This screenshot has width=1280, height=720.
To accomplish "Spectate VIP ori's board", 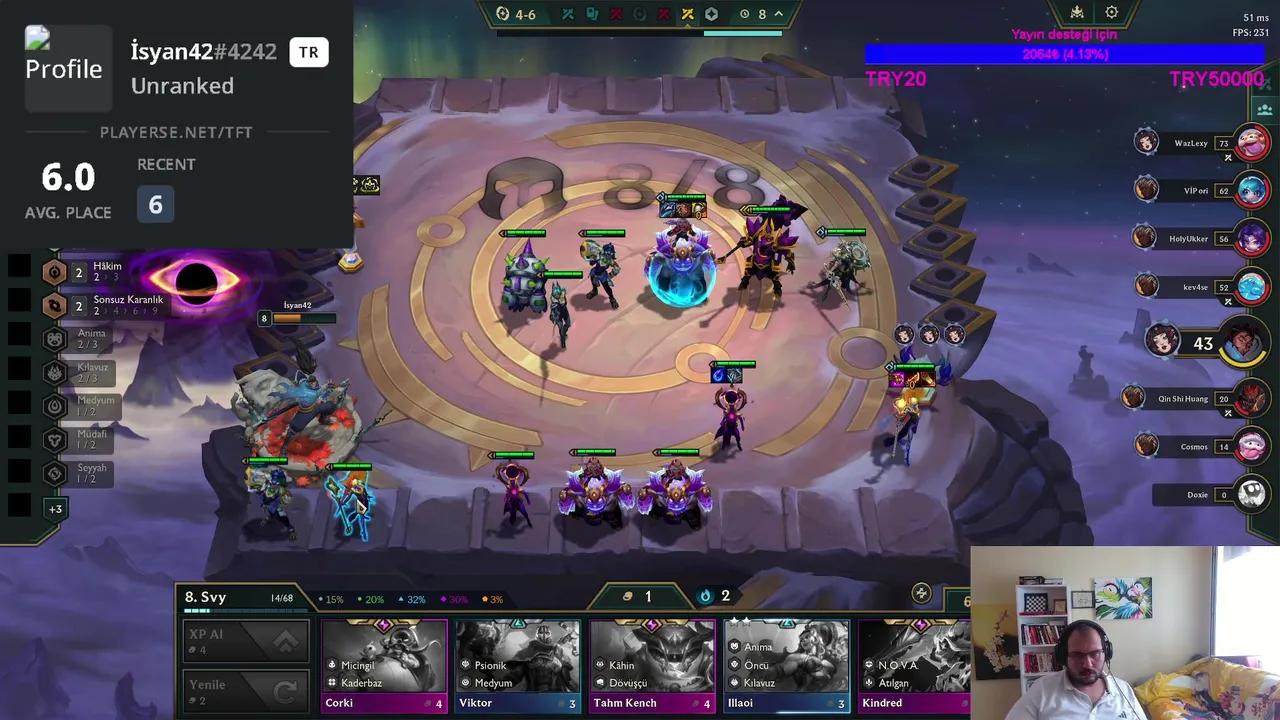I will 1252,190.
